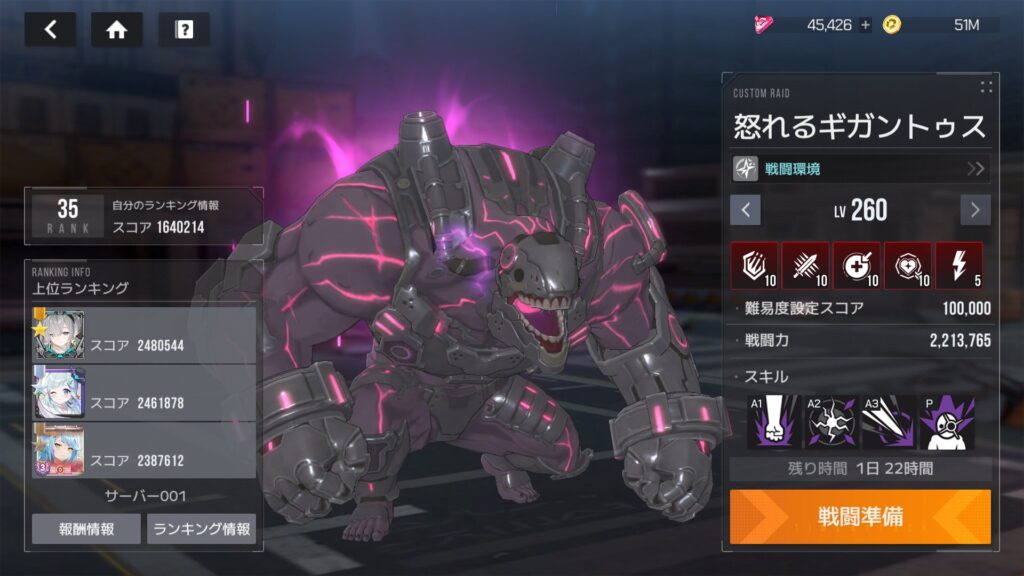Go back using the arrow button
Viewport: 1024px width, 576px height.
(50, 30)
